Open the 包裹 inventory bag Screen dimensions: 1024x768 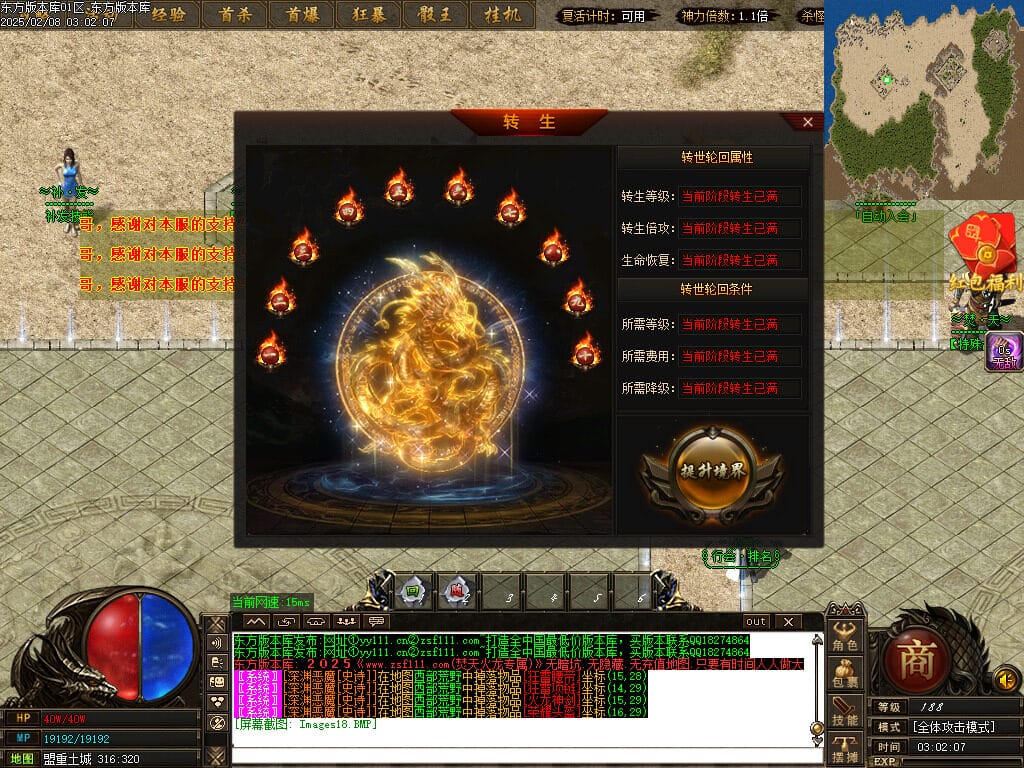click(845, 674)
